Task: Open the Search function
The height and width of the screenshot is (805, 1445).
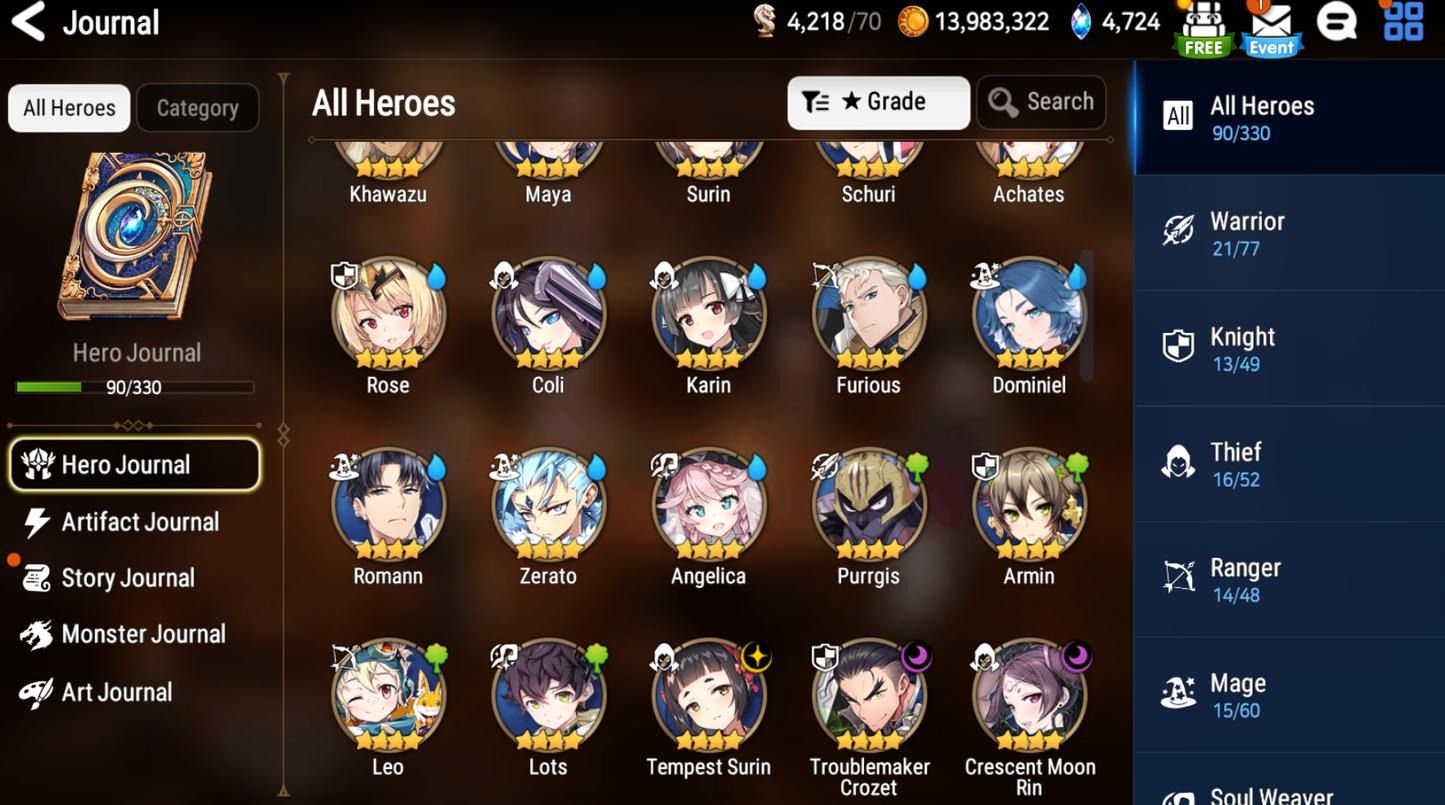Action: pos(1040,101)
